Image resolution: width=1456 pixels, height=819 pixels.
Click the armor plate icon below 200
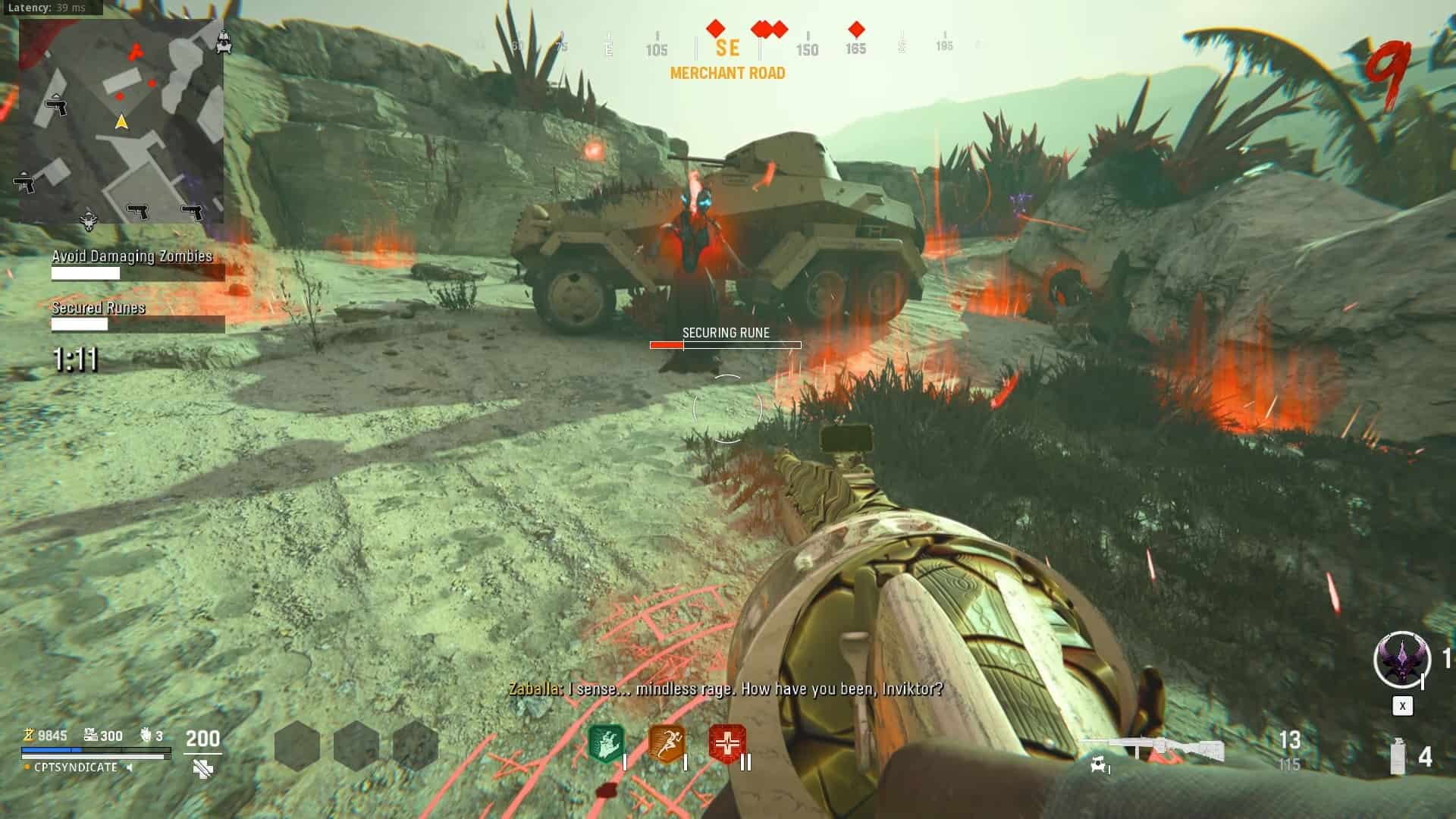(x=202, y=769)
